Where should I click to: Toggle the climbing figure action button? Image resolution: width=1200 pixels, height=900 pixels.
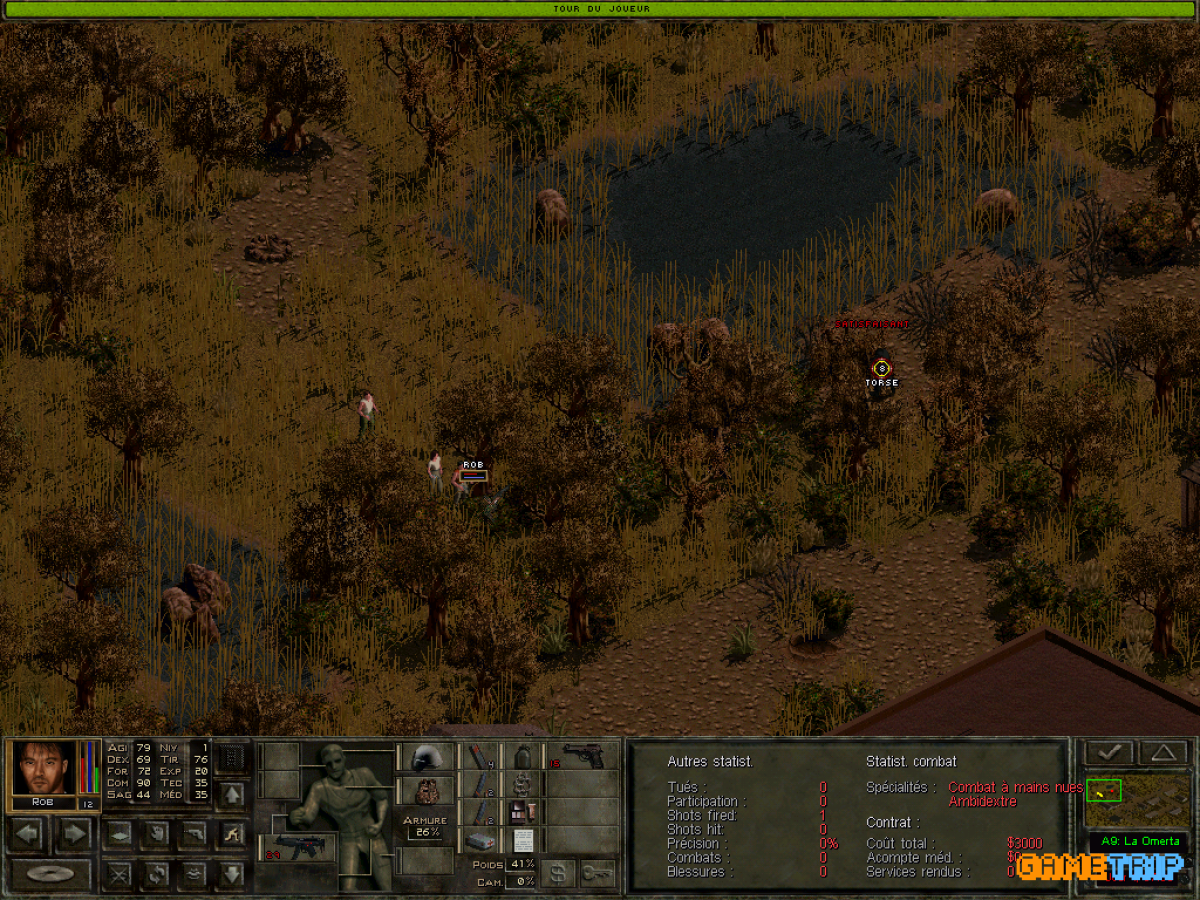coord(231,832)
